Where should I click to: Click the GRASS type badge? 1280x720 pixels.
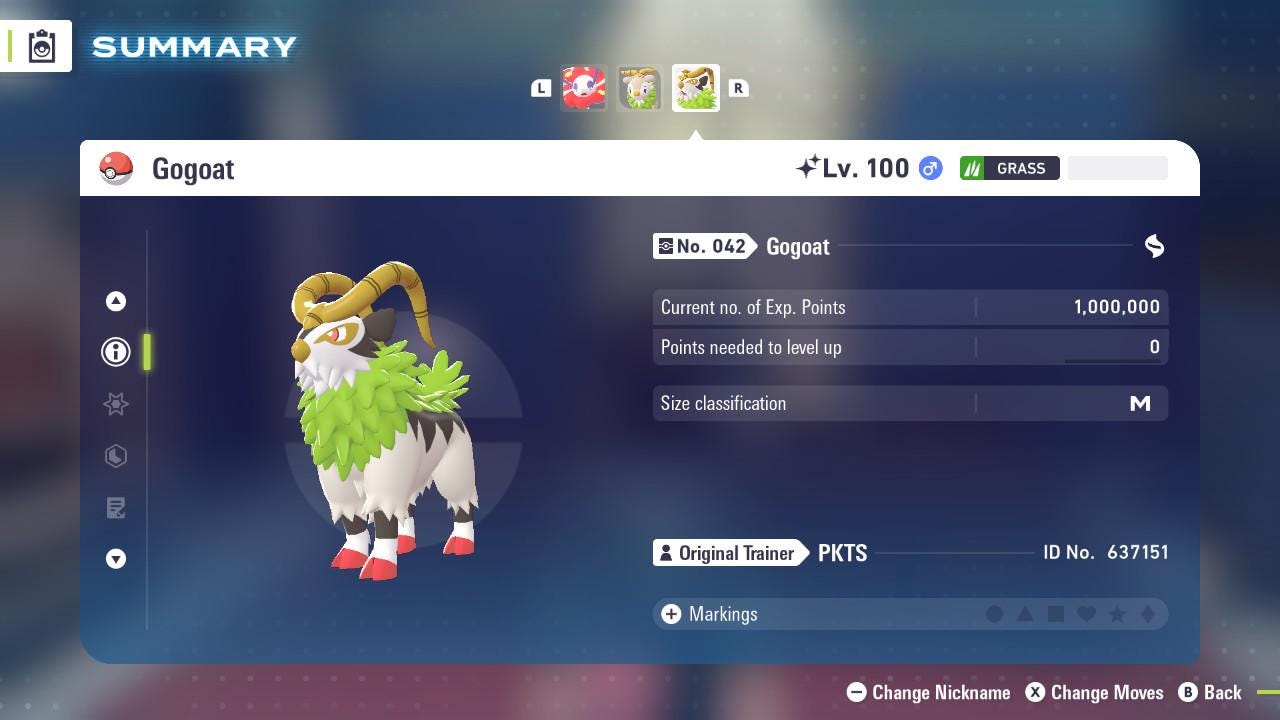click(x=1010, y=168)
